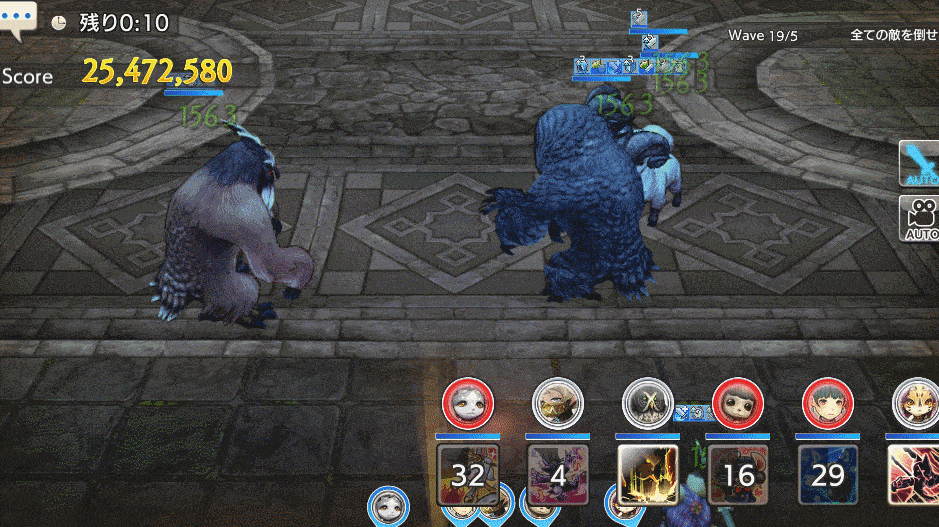The height and width of the screenshot is (527, 939).
Task: Select the owl character portrait
Action: coord(647,404)
